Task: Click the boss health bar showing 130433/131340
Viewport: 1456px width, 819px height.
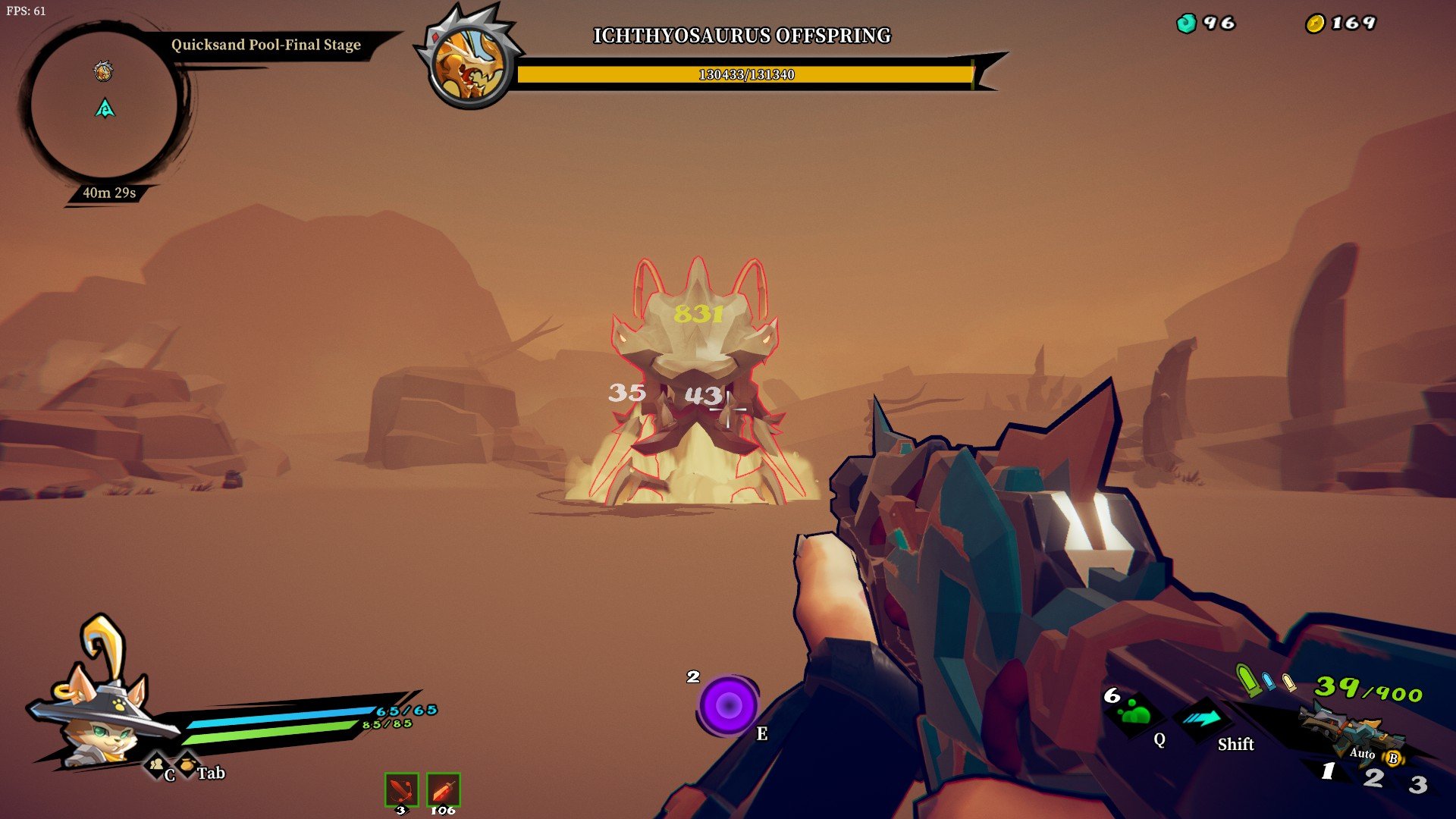Action: [747, 74]
